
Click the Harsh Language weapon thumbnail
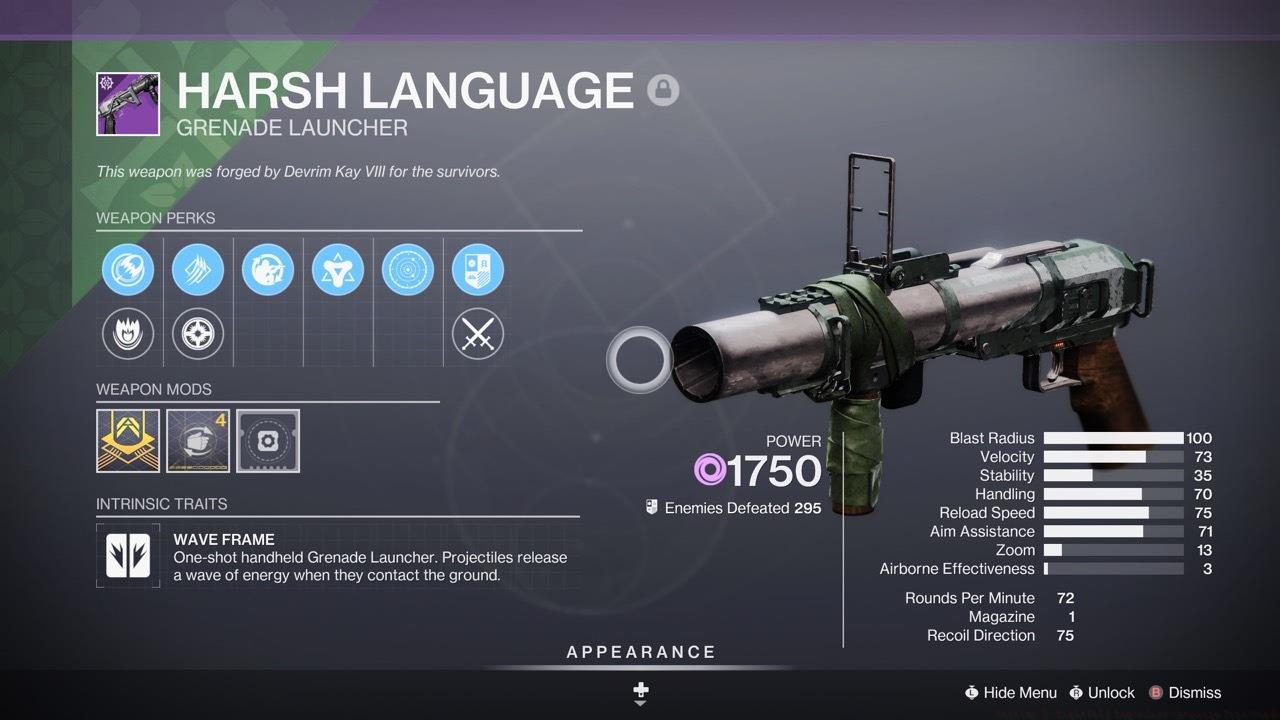click(128, 103)
